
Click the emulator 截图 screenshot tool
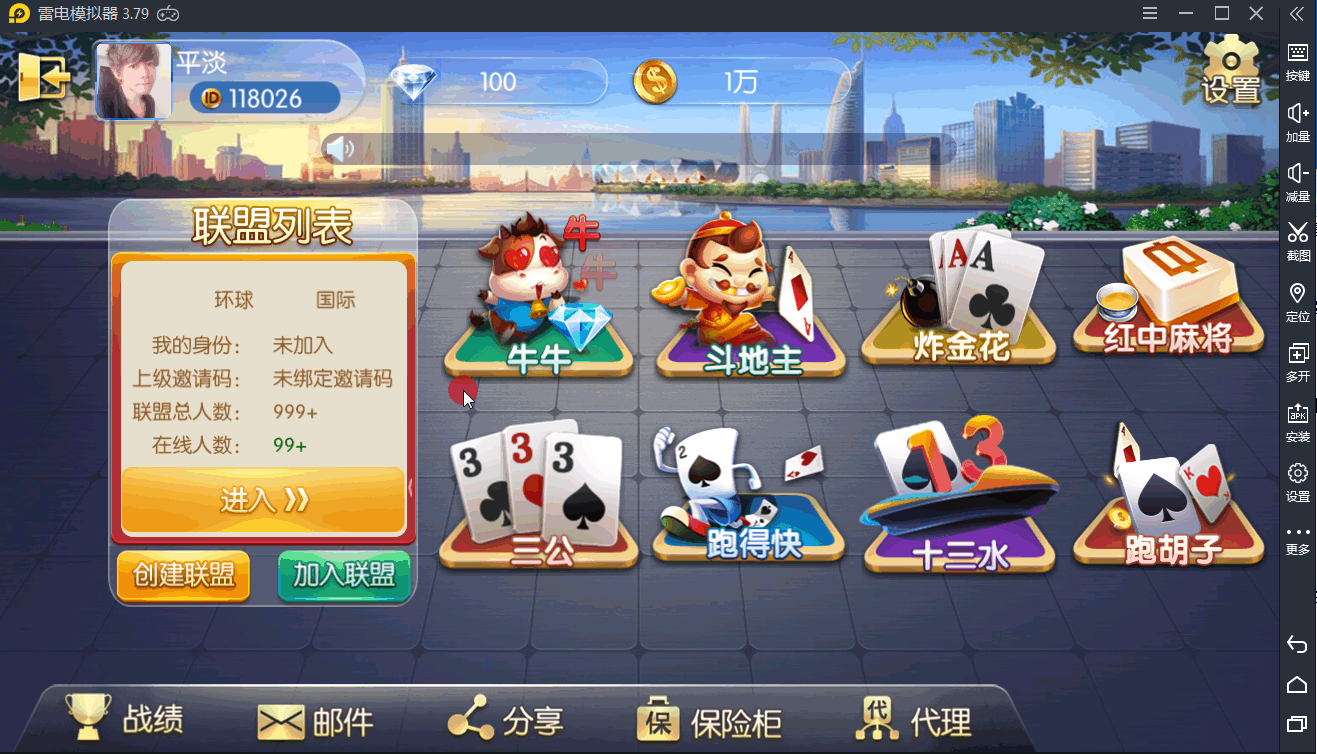pos(1297,241)
